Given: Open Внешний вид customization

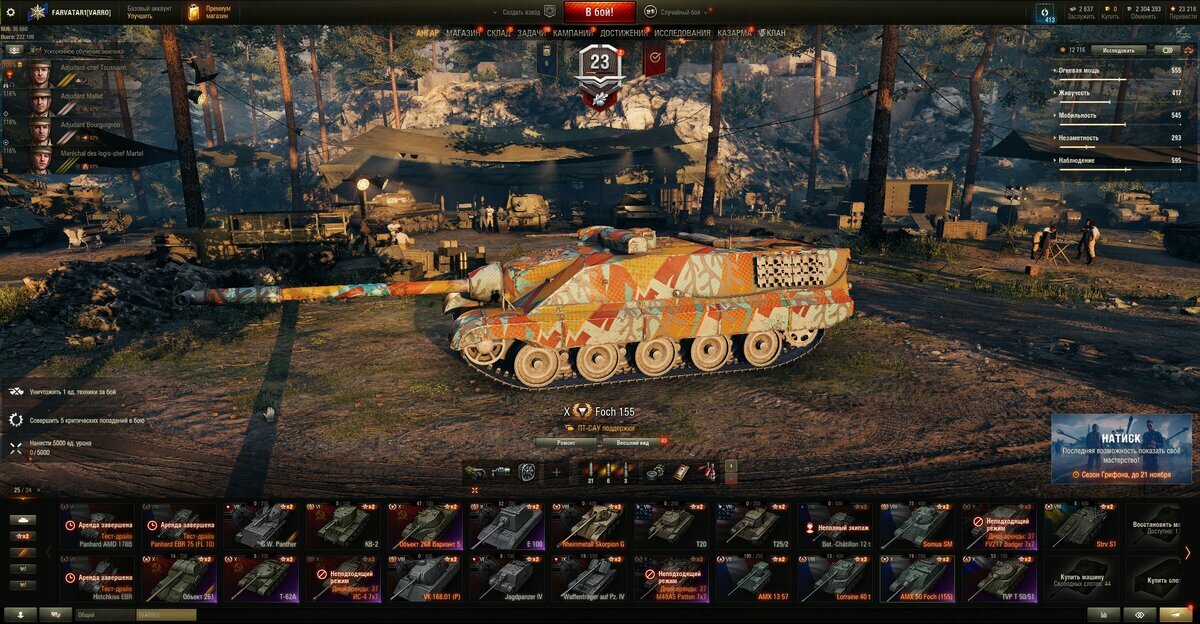Looking at the screenshot, I should 633,441.
